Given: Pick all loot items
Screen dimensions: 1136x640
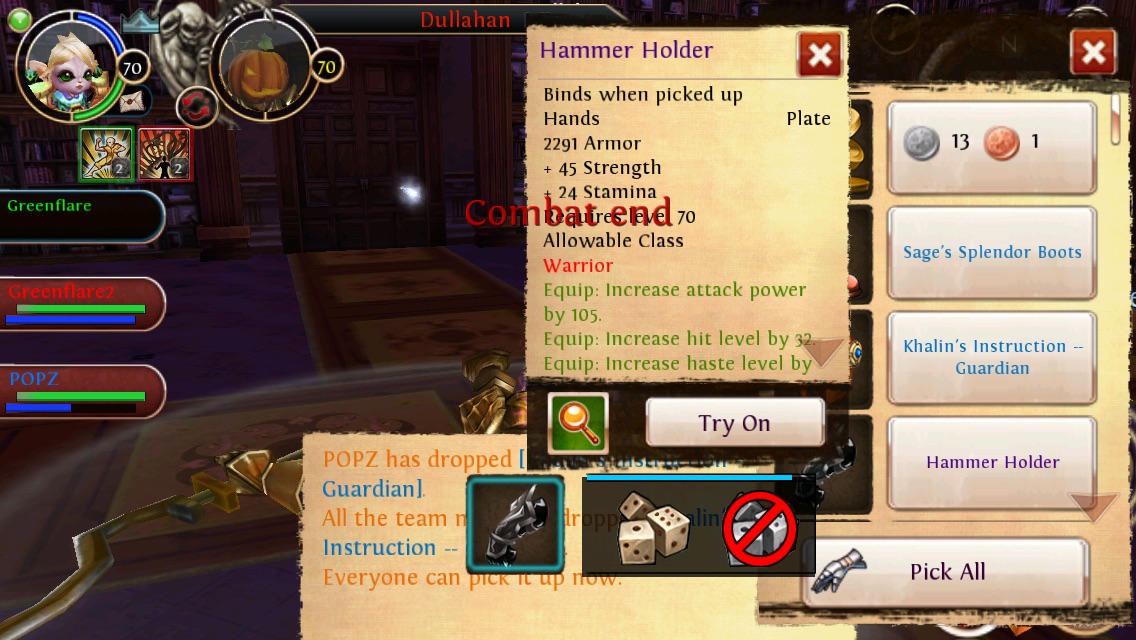Looking at the screenshot, I should click(946, 572).
